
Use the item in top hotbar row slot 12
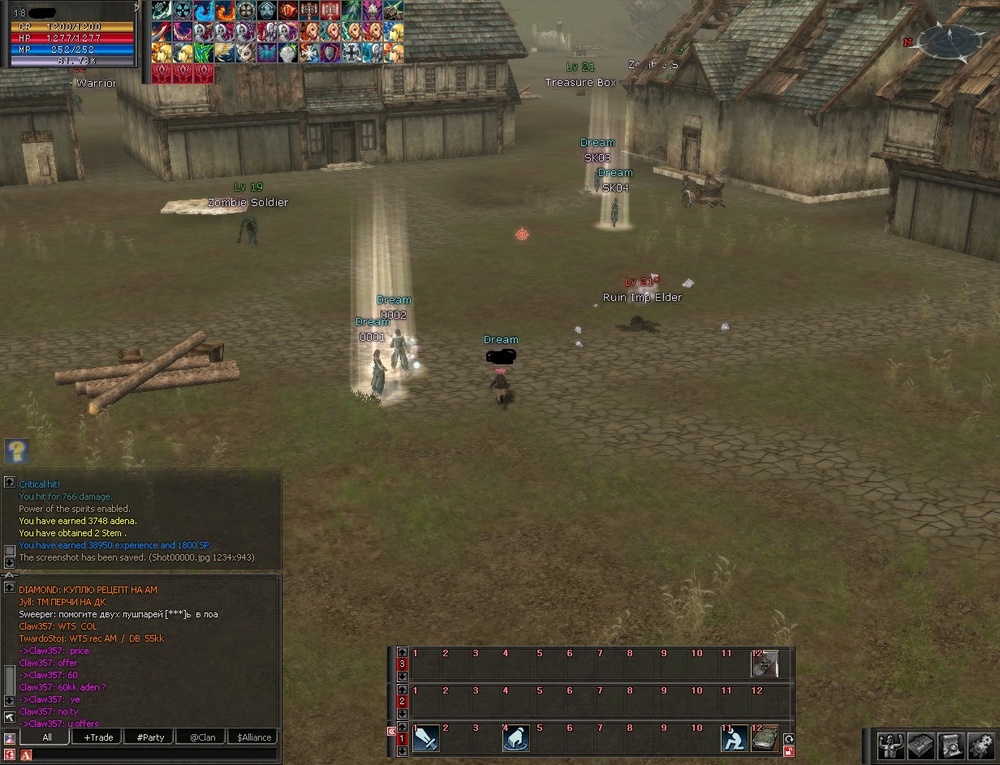click(x=765, y=664)
